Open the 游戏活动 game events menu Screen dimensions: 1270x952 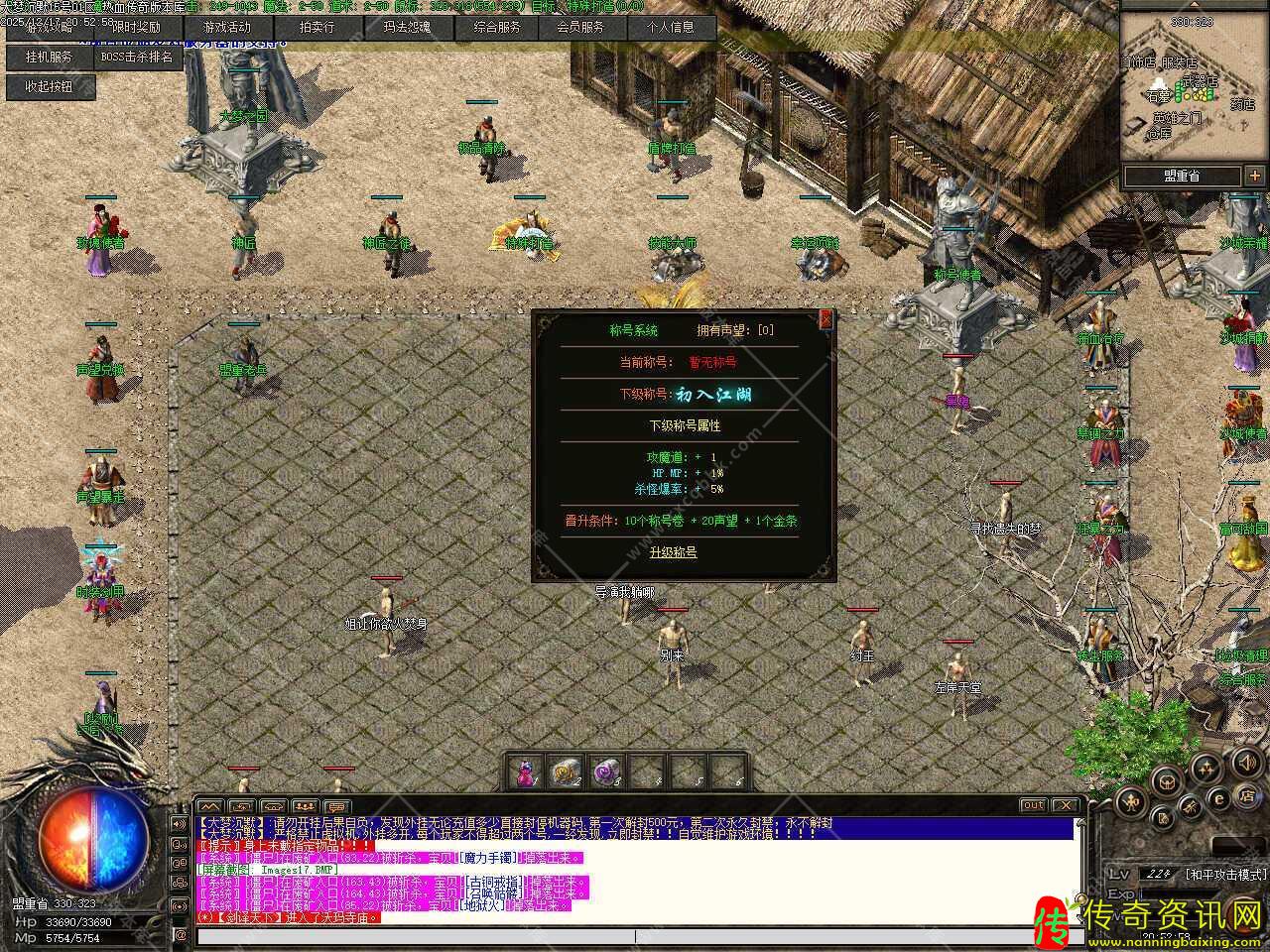pos(227,28)
